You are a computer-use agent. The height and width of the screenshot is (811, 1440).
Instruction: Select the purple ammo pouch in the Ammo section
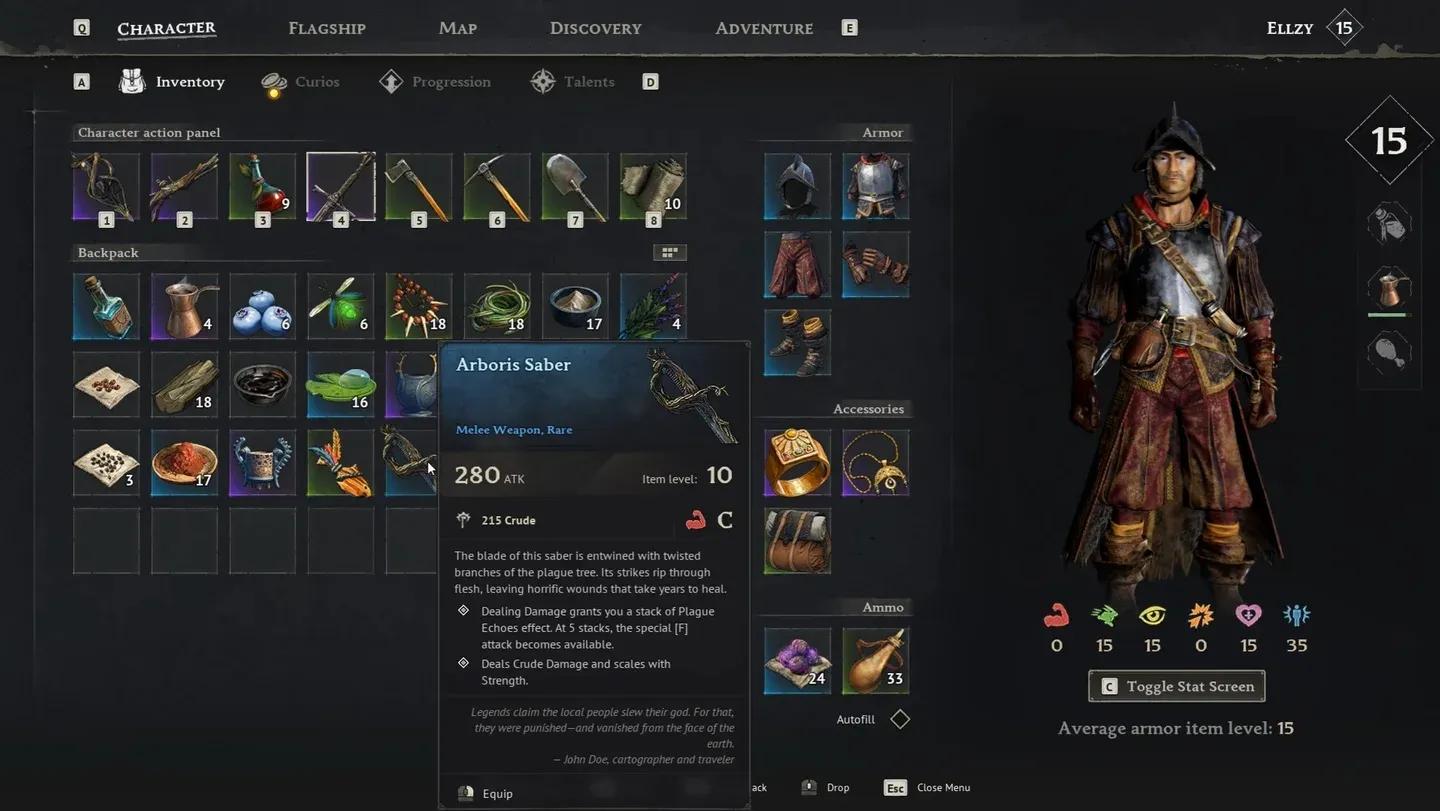(796, 659)
